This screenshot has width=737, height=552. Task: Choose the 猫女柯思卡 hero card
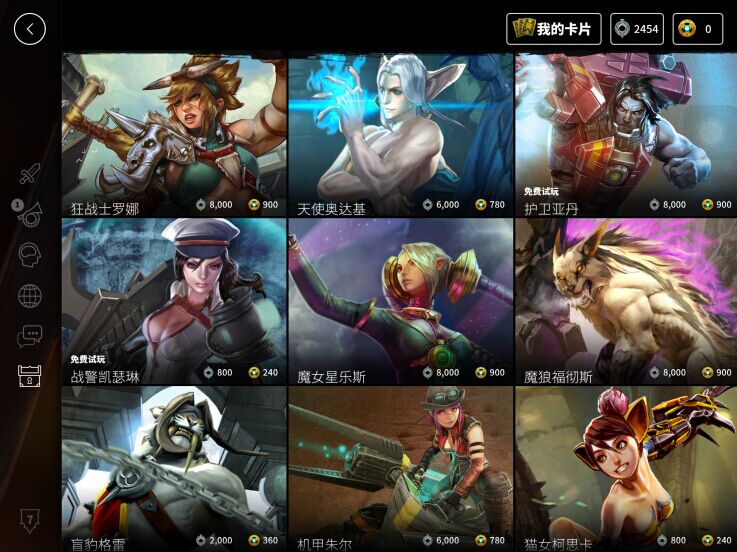pos(625,470)
